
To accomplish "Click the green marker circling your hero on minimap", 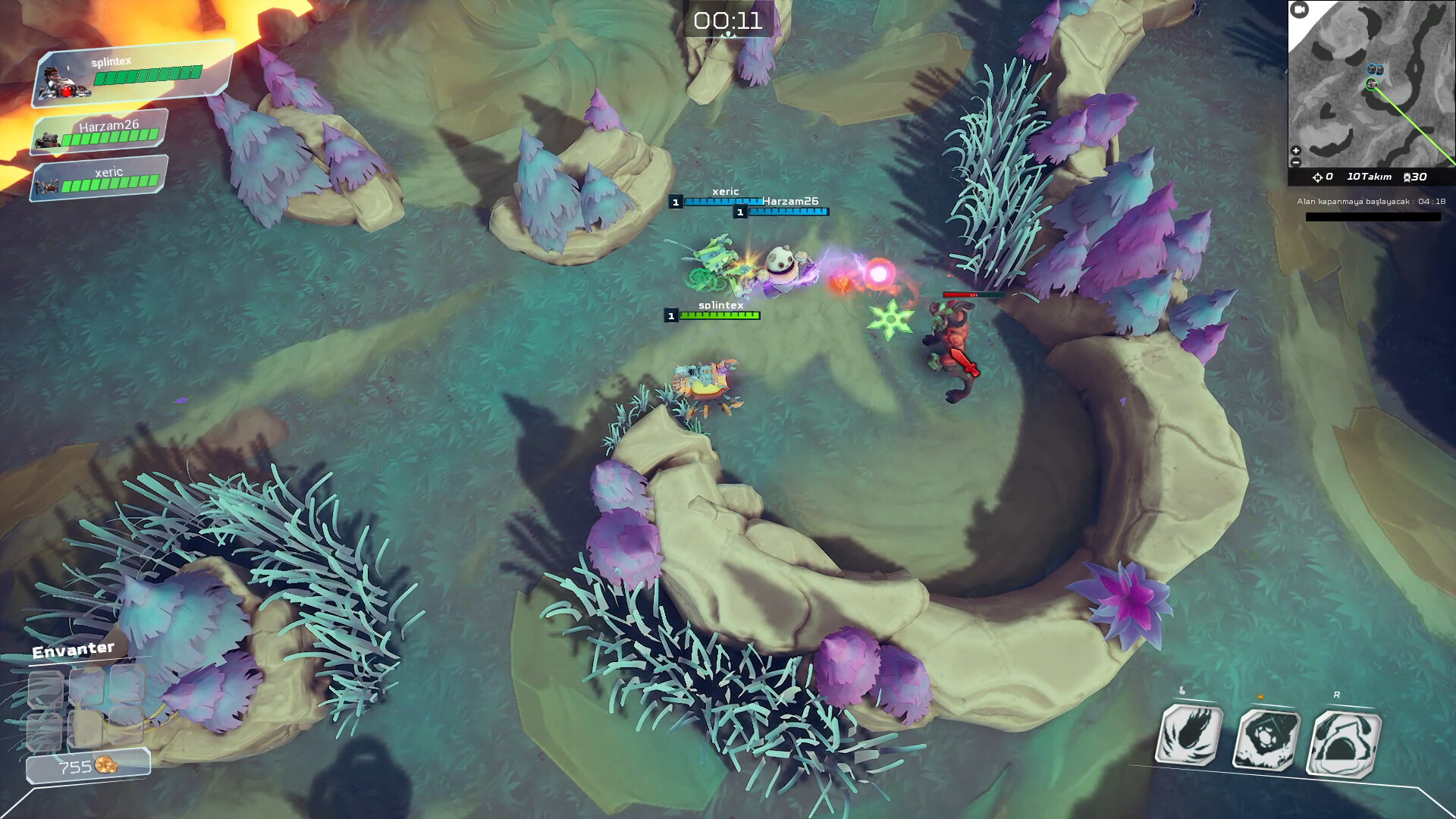I will [1371, 83].
